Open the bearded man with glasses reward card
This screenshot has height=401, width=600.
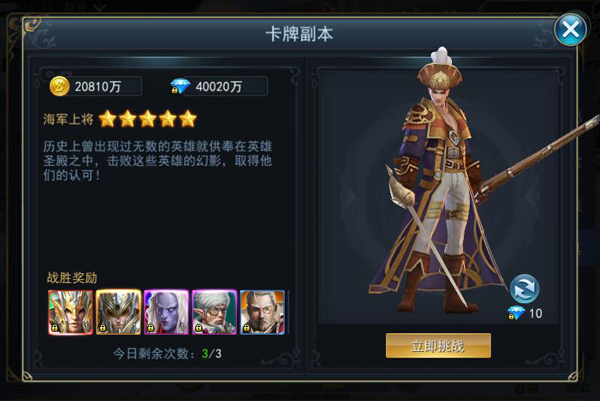pyautogui.click(x=262, y=312)
